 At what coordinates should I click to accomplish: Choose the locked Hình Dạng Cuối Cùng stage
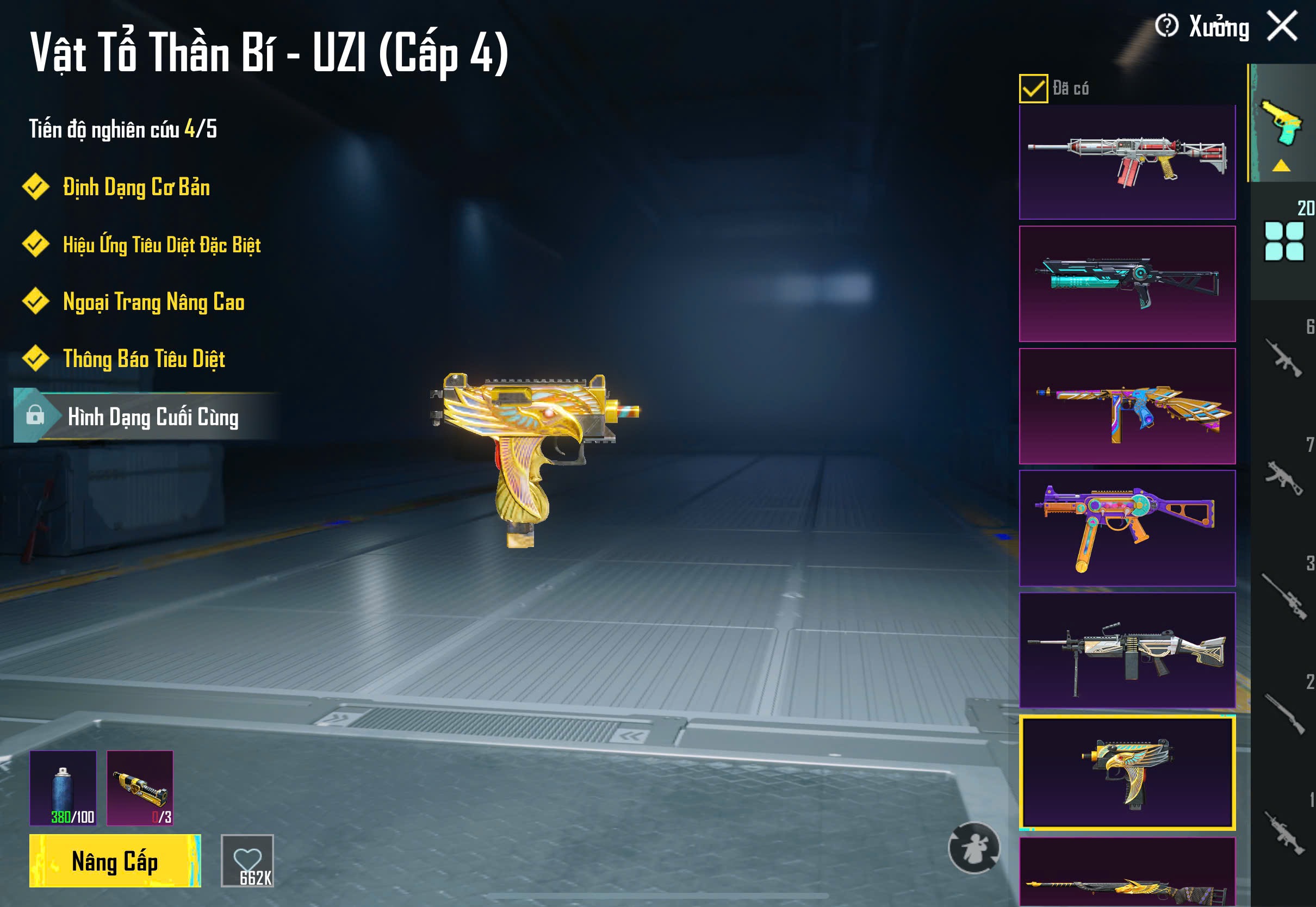(x=152, y=417)
